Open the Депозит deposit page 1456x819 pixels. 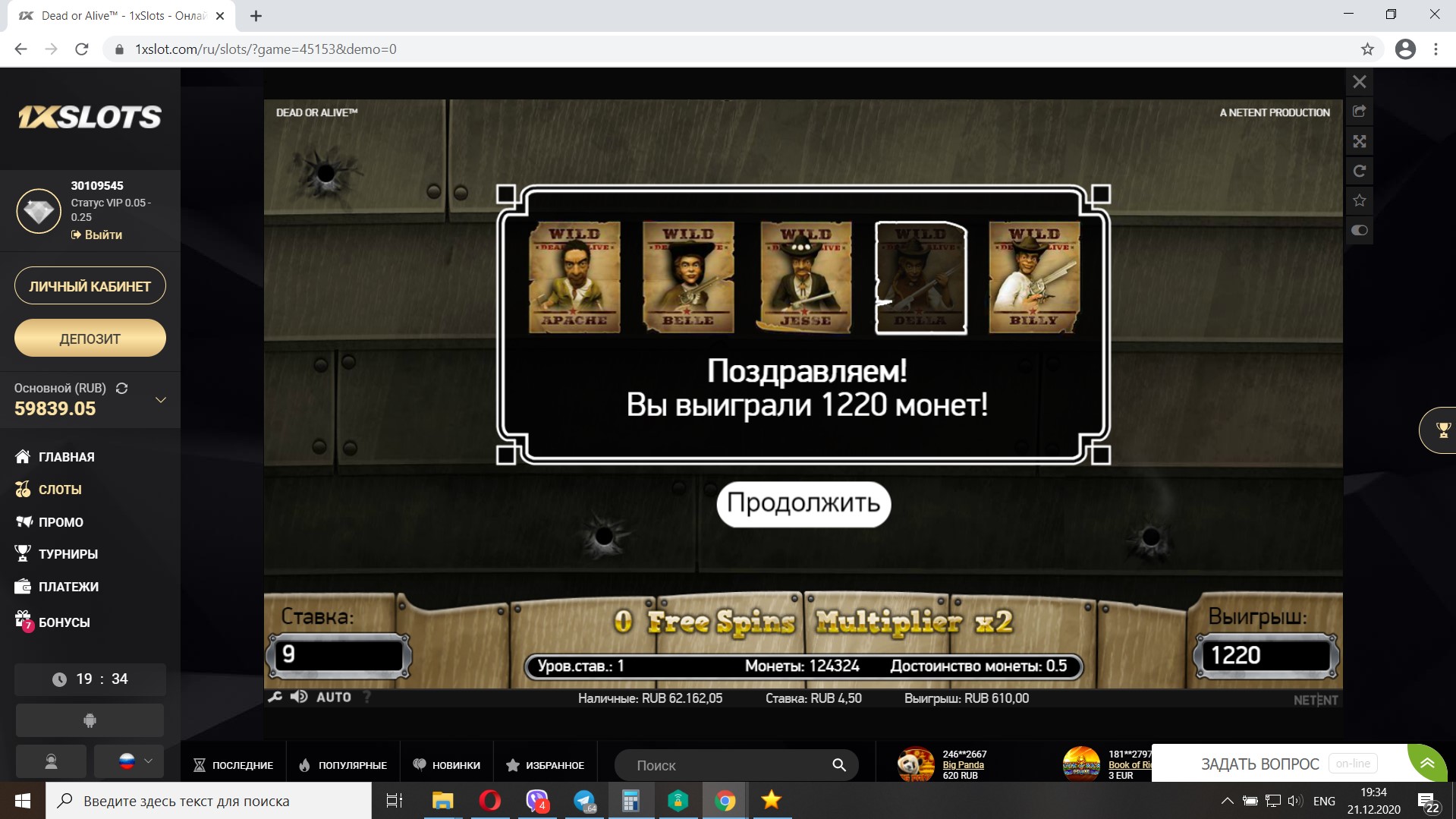click(90, 339)
